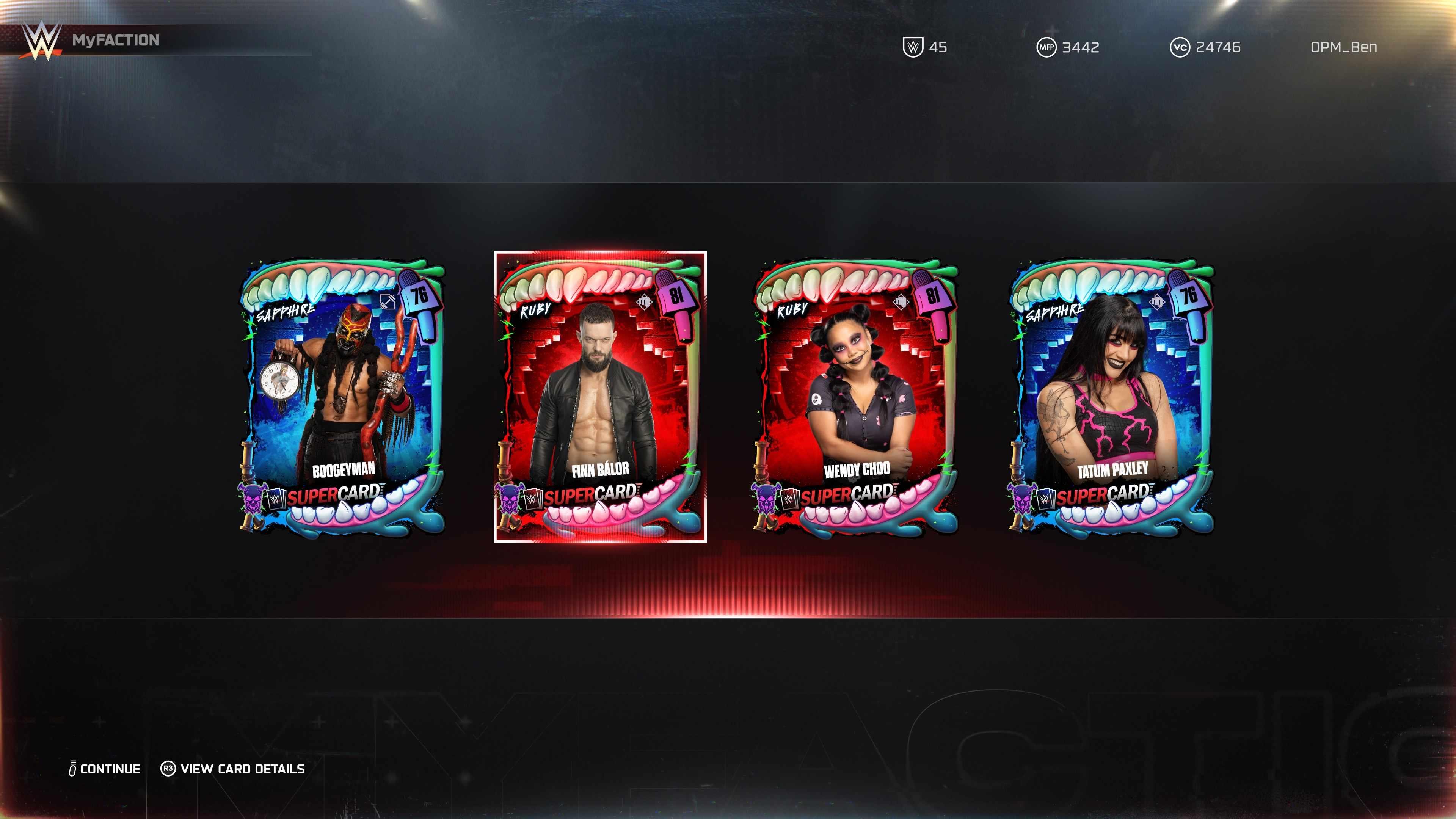
Task: View card details
Action: click(233, 769)
